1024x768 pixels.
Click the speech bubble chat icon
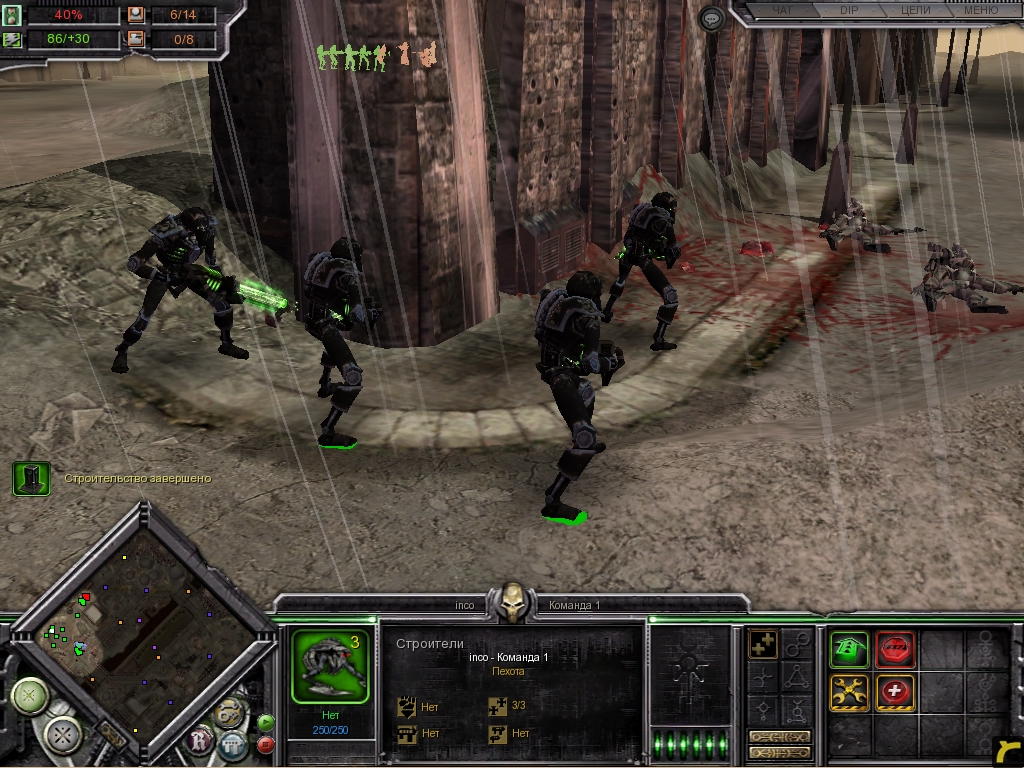point(712,18)
